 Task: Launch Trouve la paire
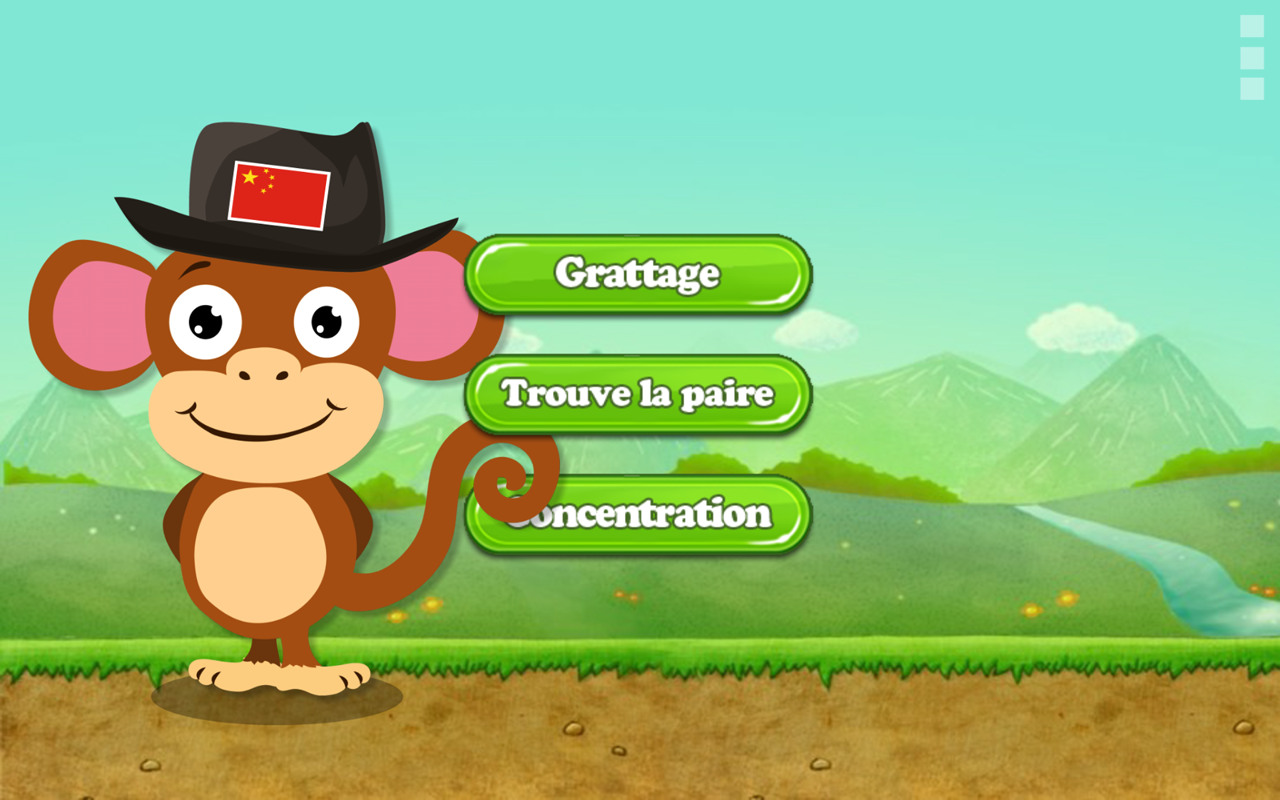[x=637, y=394]
